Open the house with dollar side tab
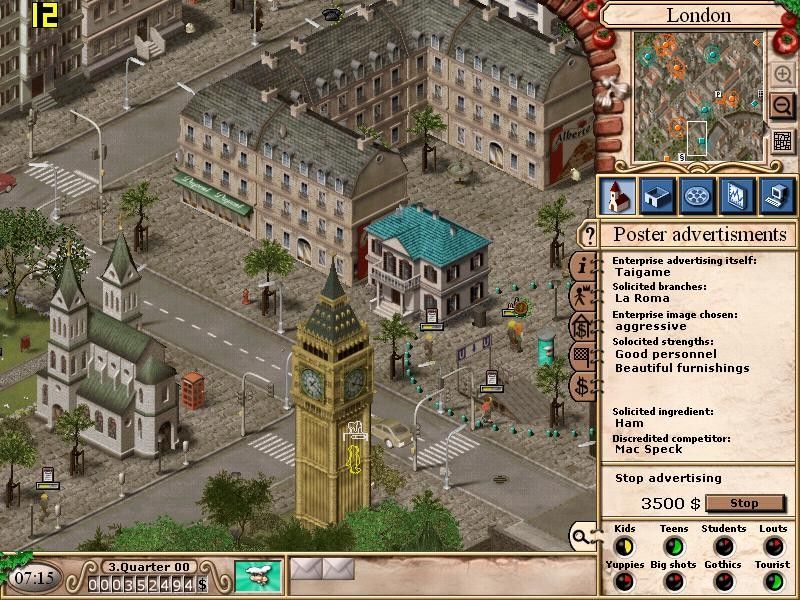The width and height of the screenshot is (800, 600). [x=581, y=327]
